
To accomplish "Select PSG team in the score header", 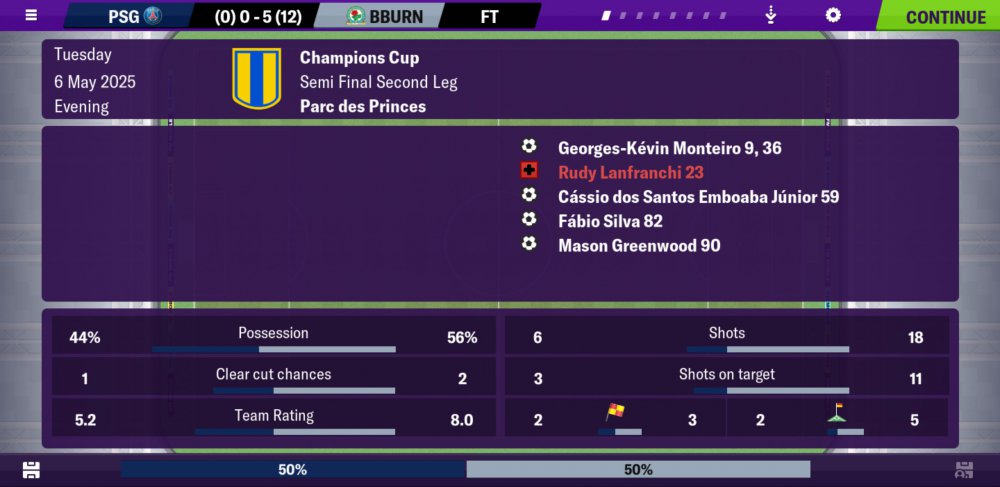I will [x=135, y=16].
